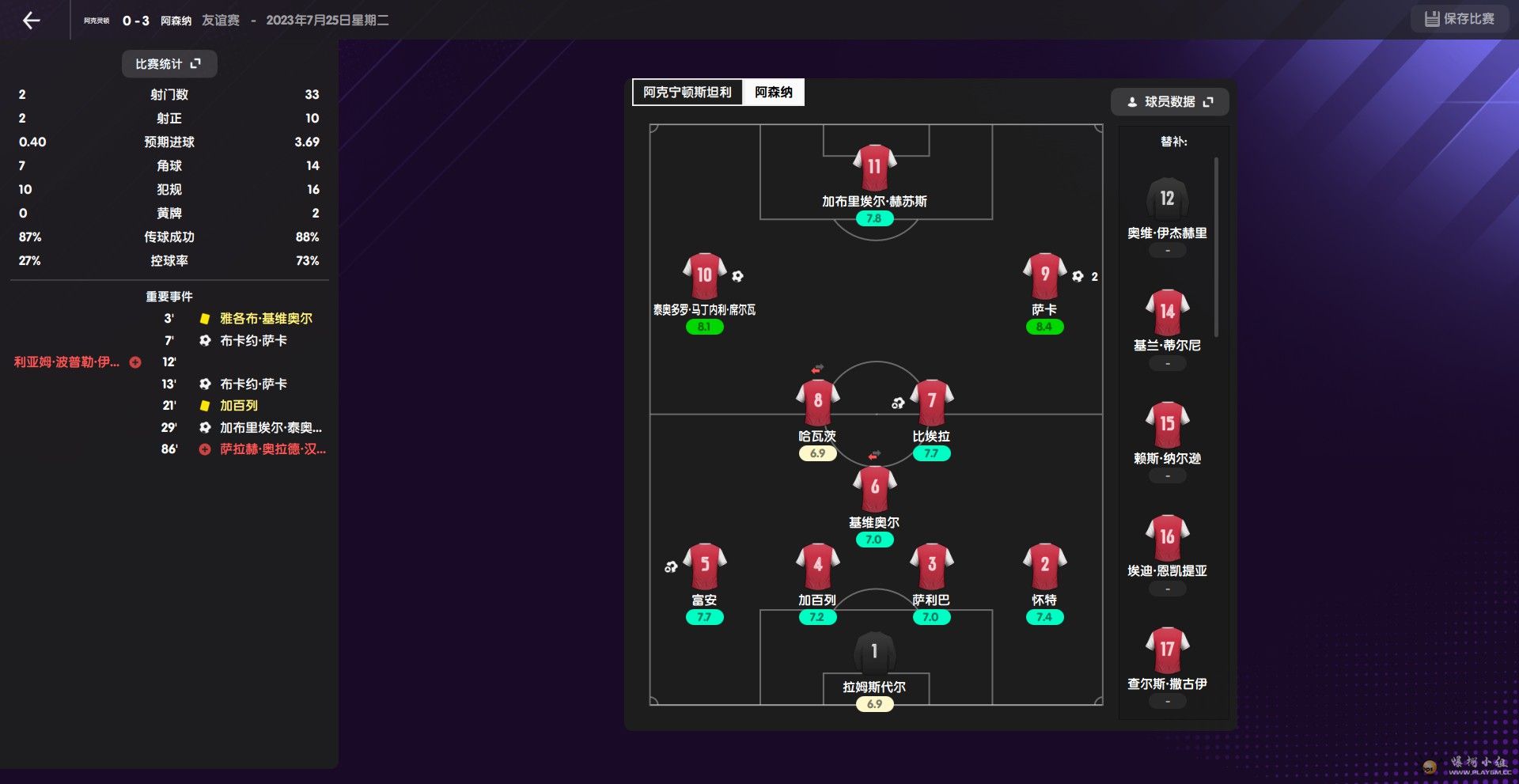
Task: Pick midfielder number 8 哈瓦茨
Action: point(817,402)
